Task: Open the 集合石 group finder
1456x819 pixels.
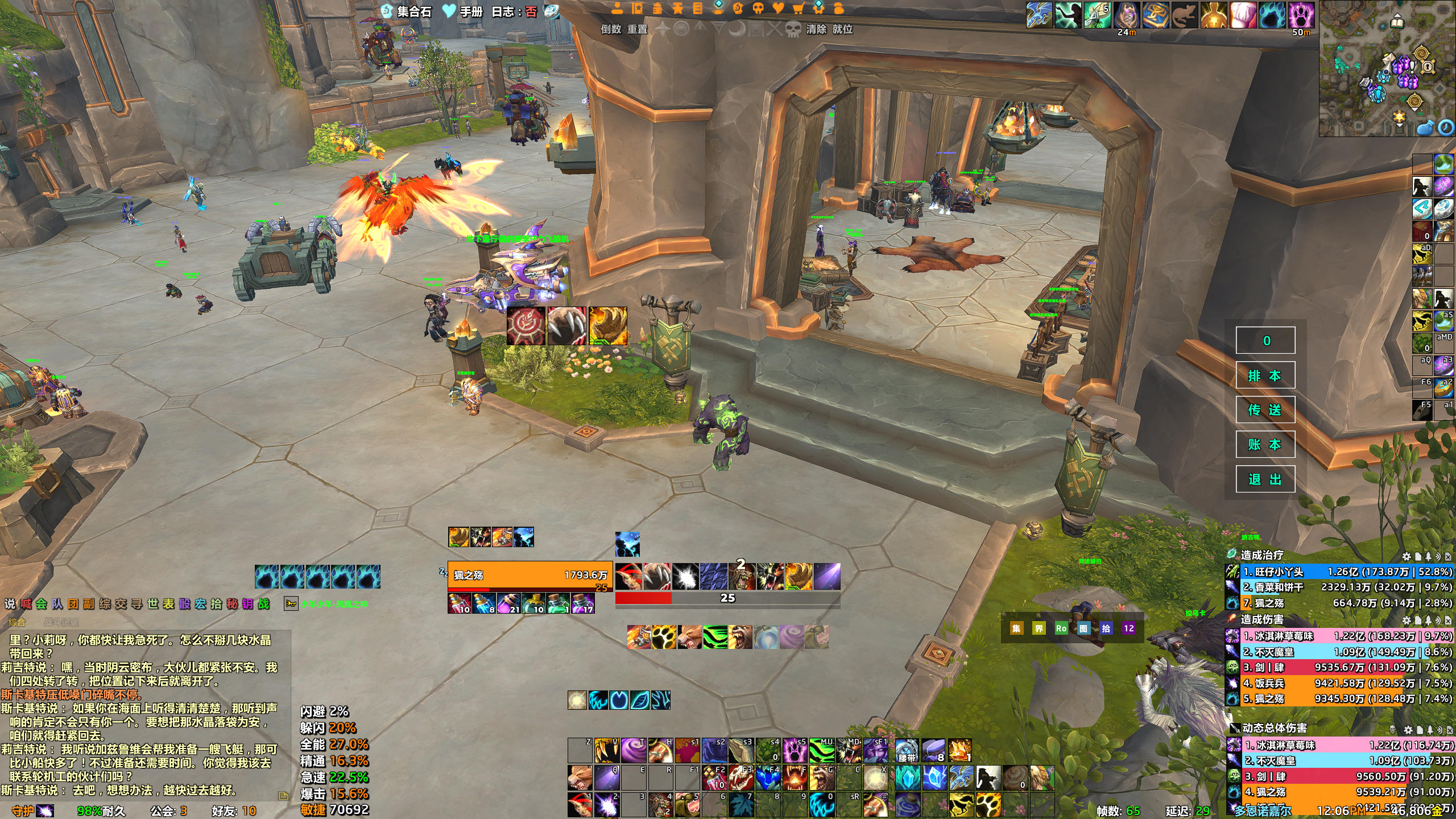Action: tap(407, 11)
